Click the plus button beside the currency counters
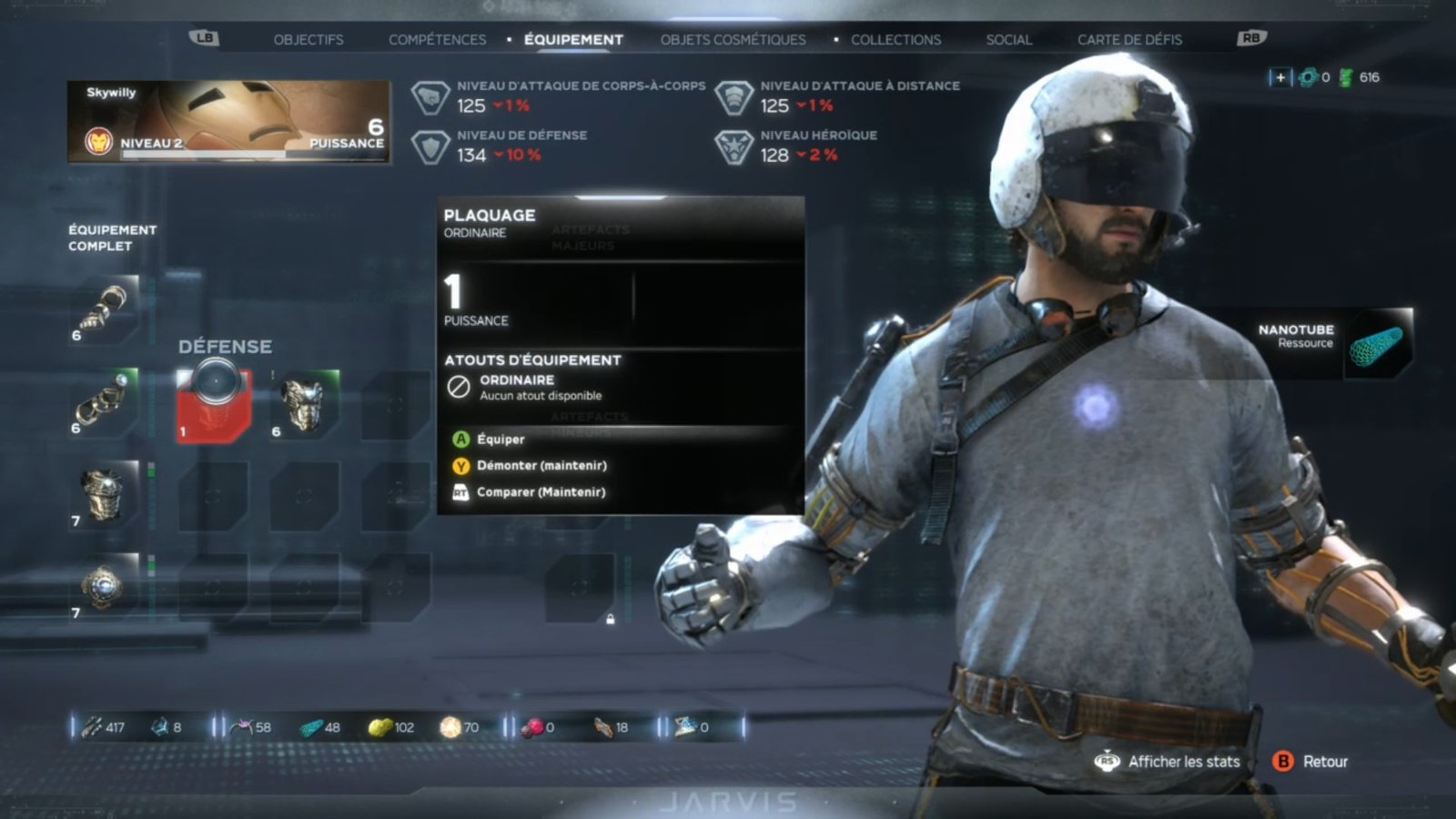 coord(1280,77)
